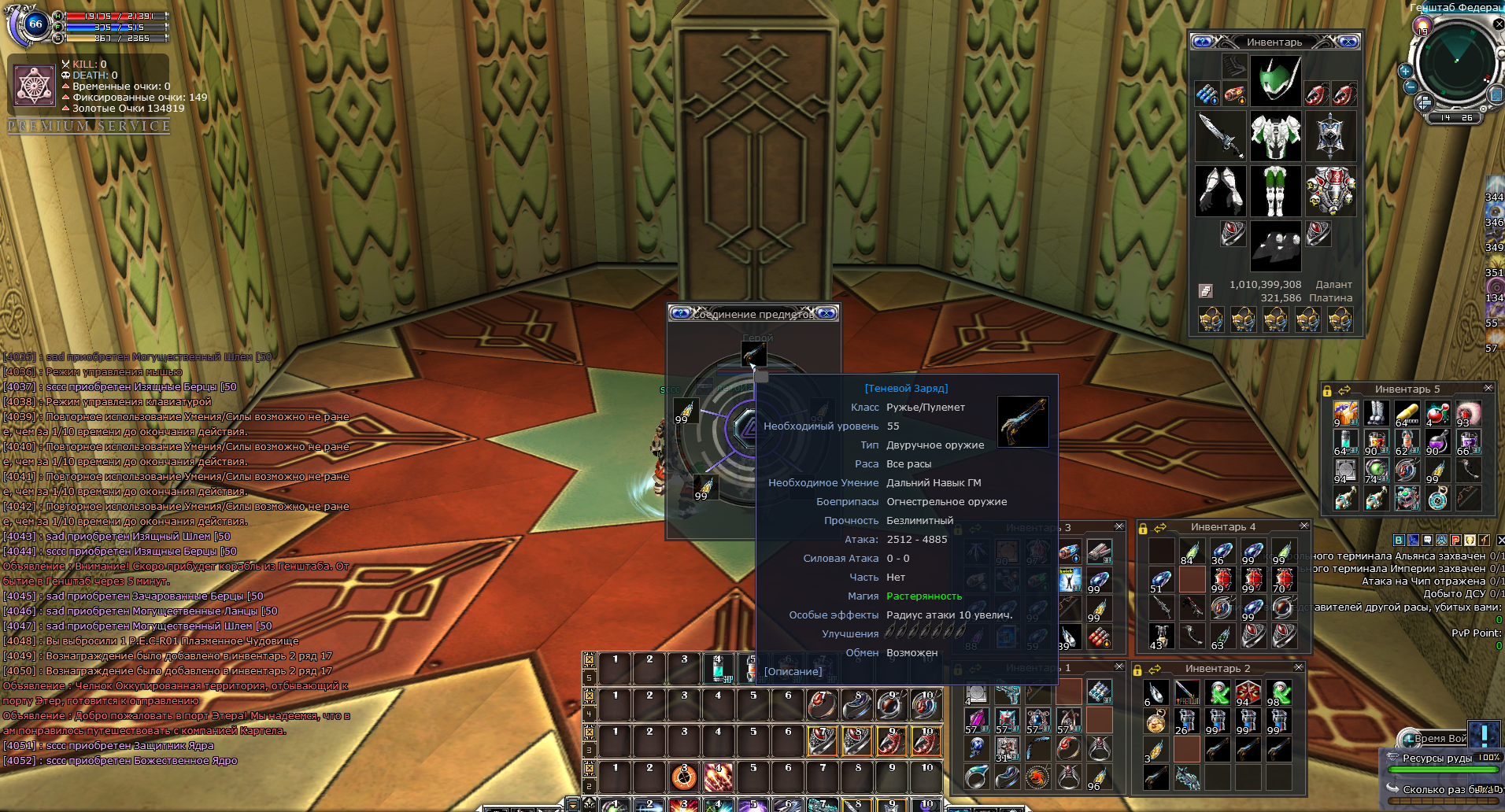Select the equipped green helmet slot
The image size is (1505, 812).
(x=1275, y=81)
